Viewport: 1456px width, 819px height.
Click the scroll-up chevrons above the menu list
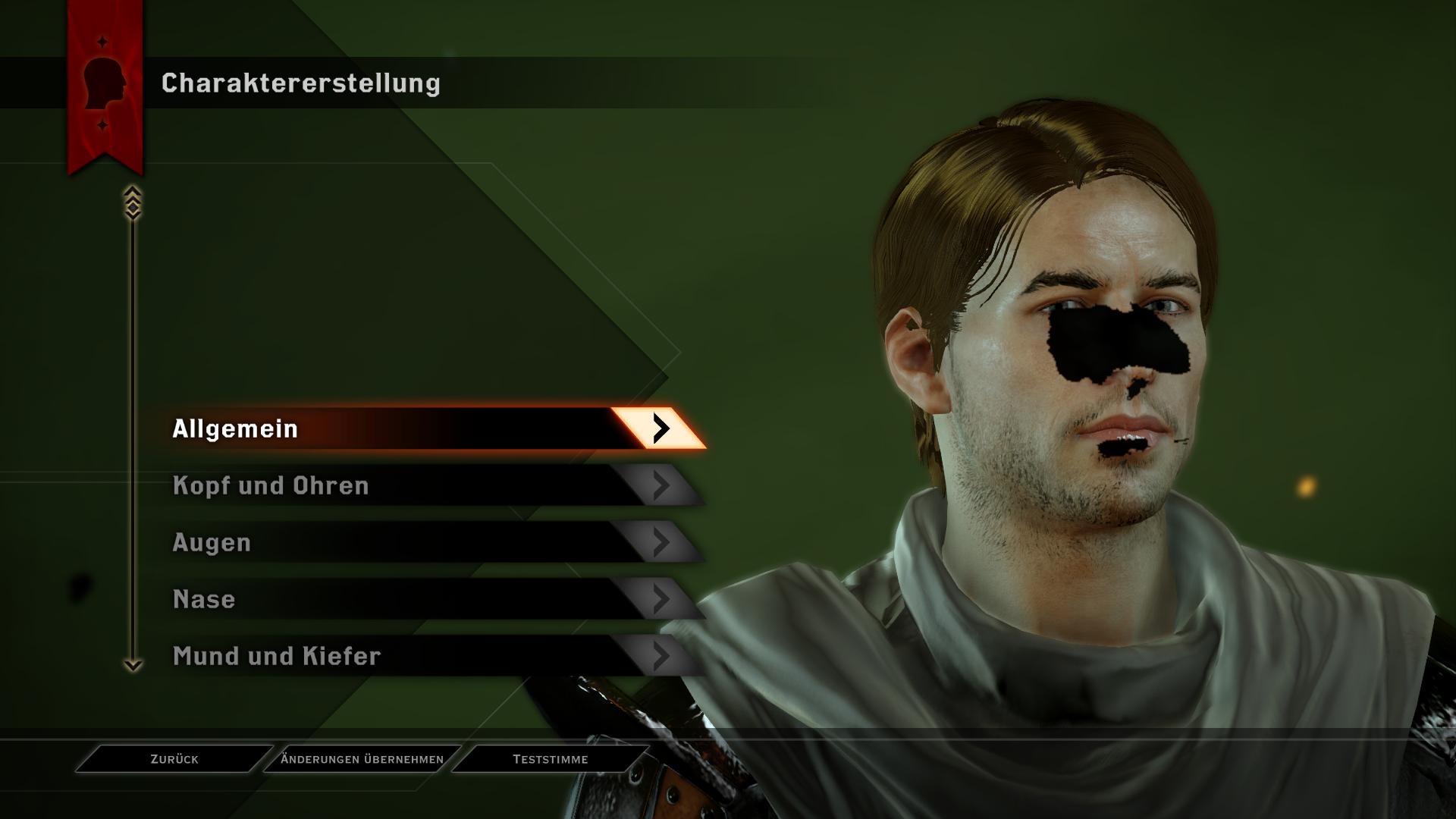pos(133,202)
